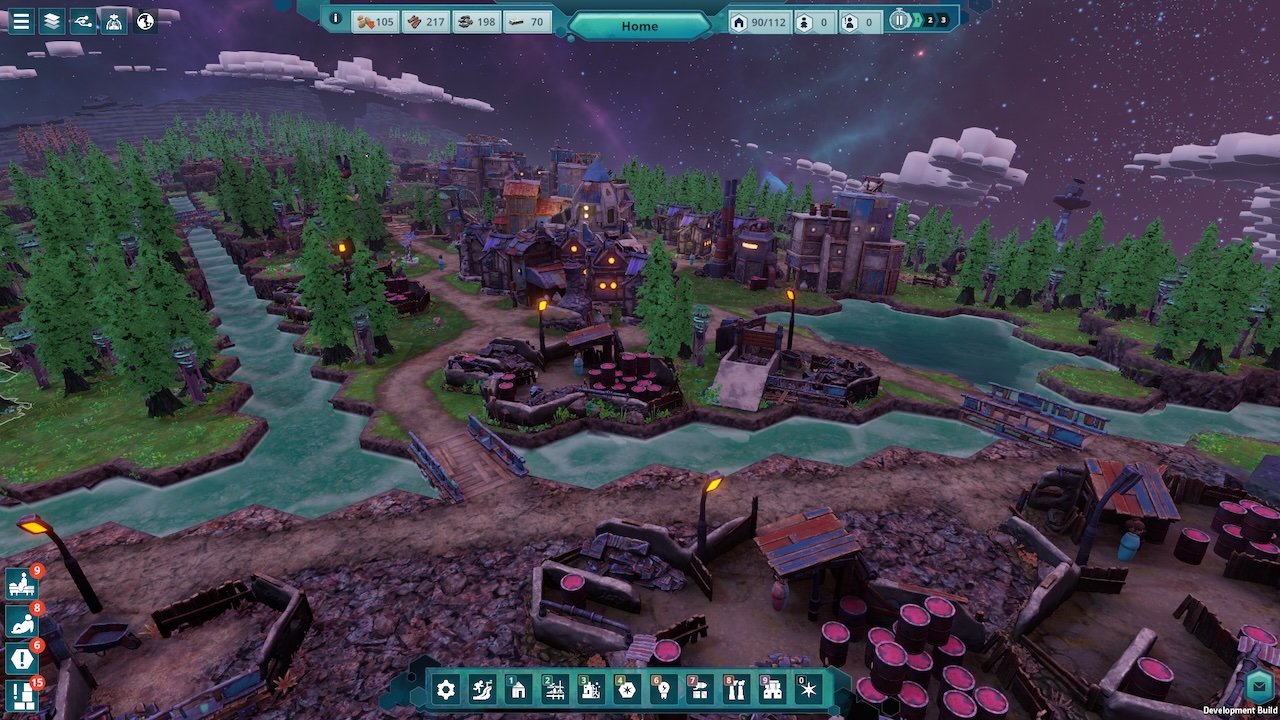
Task: Click the Home colony banner
Action: [640, 26]
